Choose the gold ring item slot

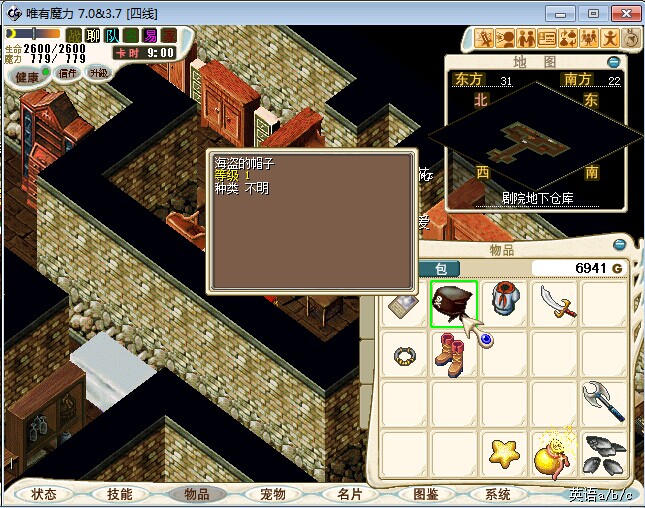coord(404,355)
